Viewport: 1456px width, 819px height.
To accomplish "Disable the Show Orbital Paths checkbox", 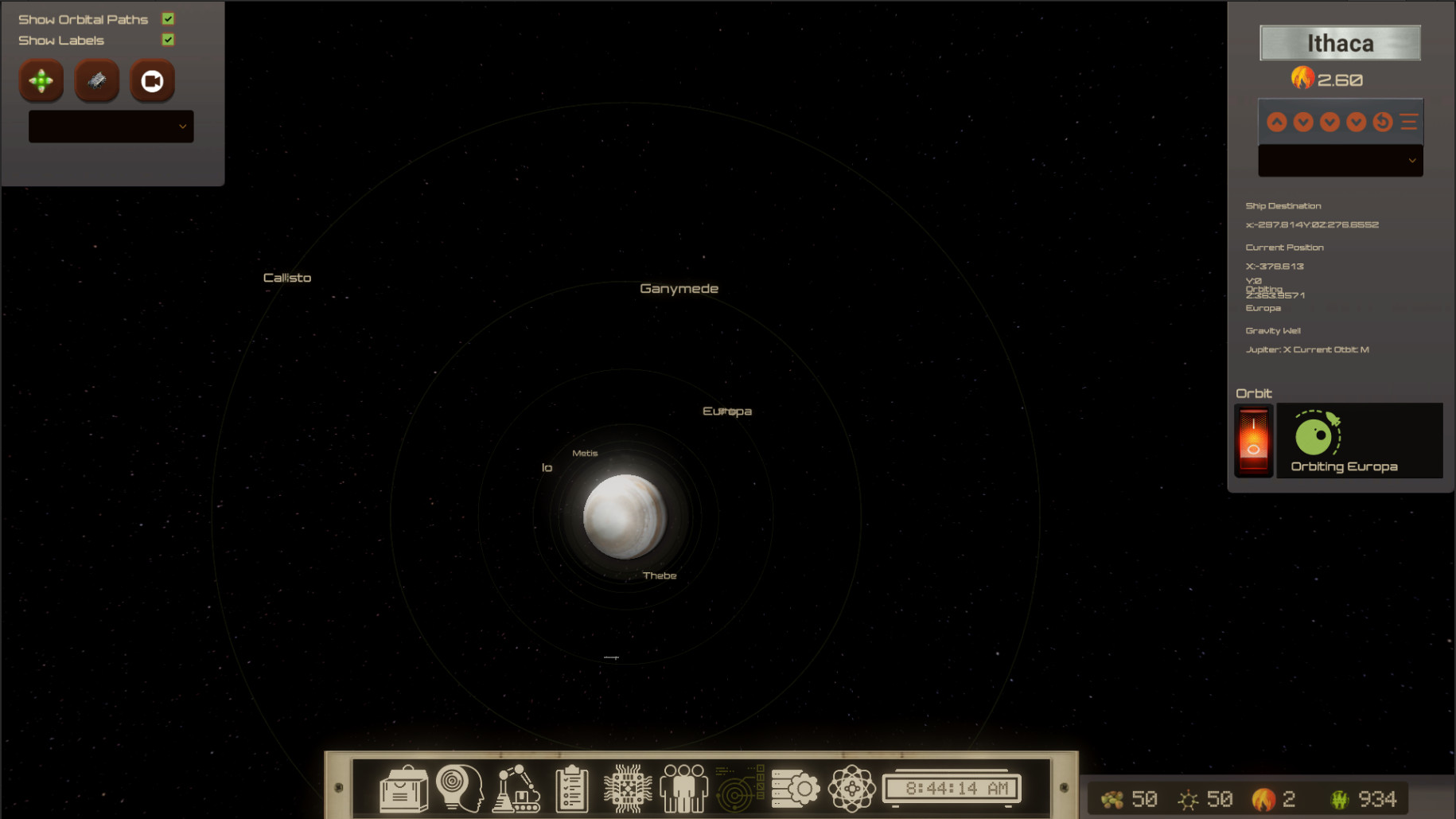I will pos(167,18).
